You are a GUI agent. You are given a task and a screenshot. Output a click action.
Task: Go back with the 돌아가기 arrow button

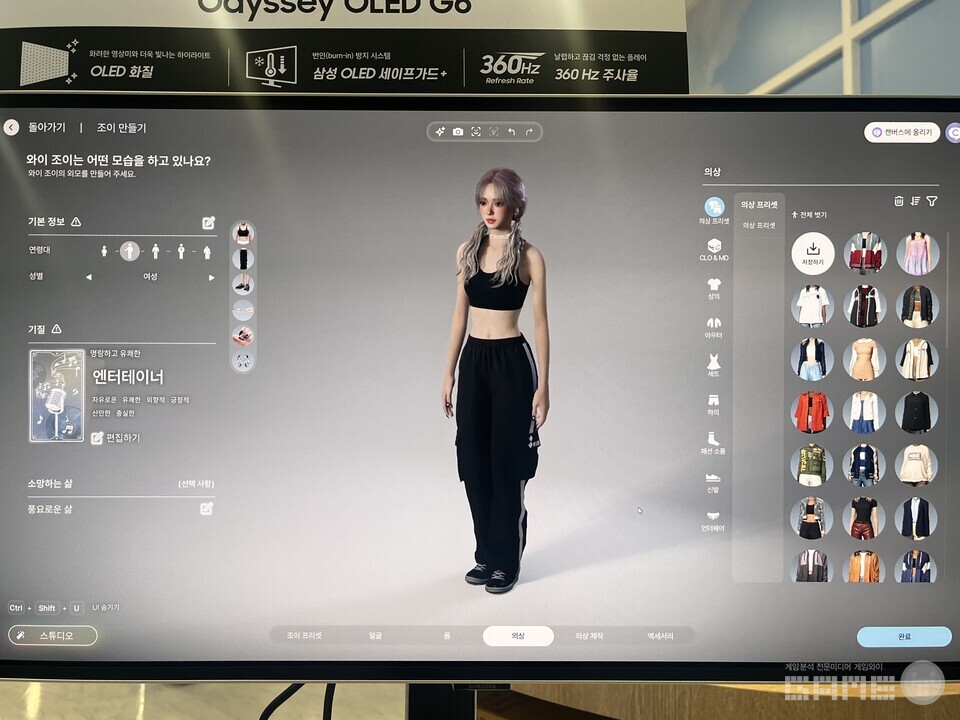[12, 128]
